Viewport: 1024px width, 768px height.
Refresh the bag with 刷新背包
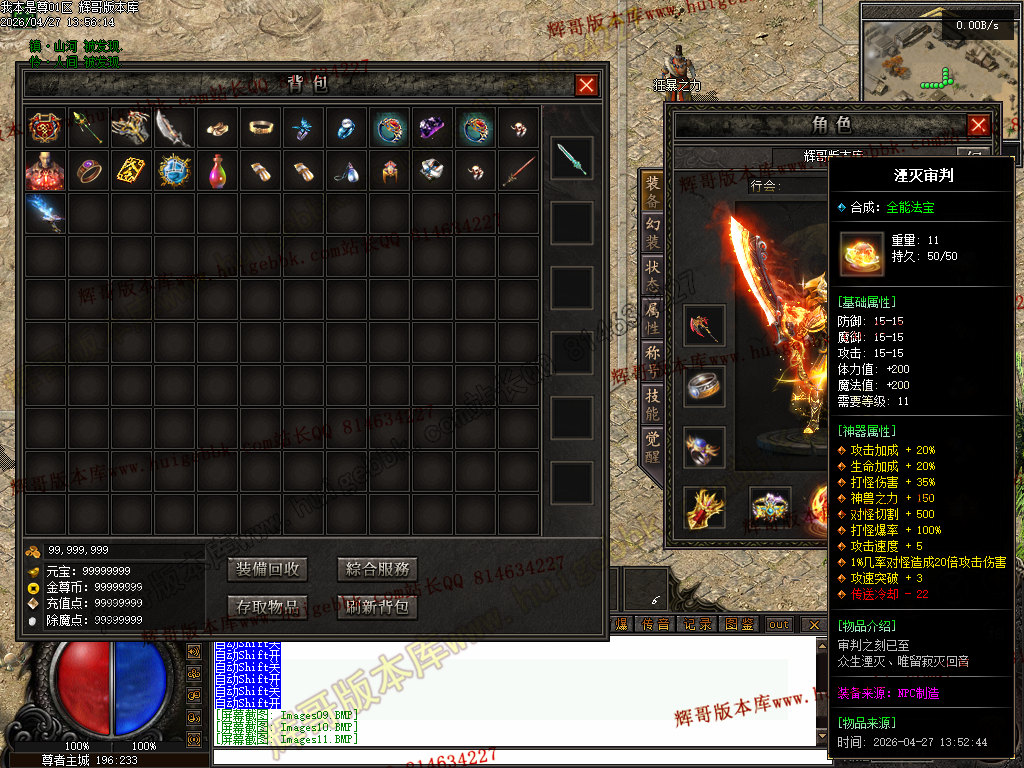point(377,606)
